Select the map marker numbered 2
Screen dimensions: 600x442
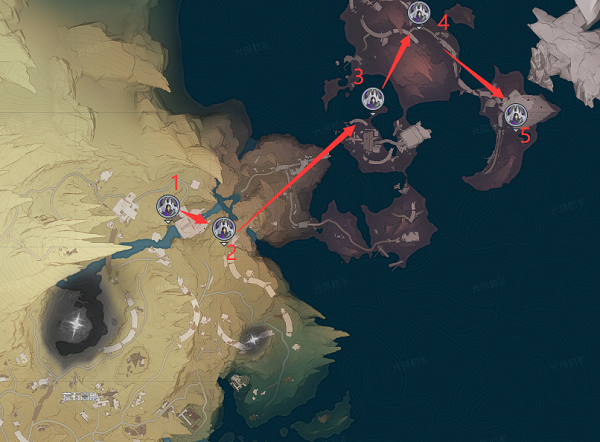(x=223, y=229)
